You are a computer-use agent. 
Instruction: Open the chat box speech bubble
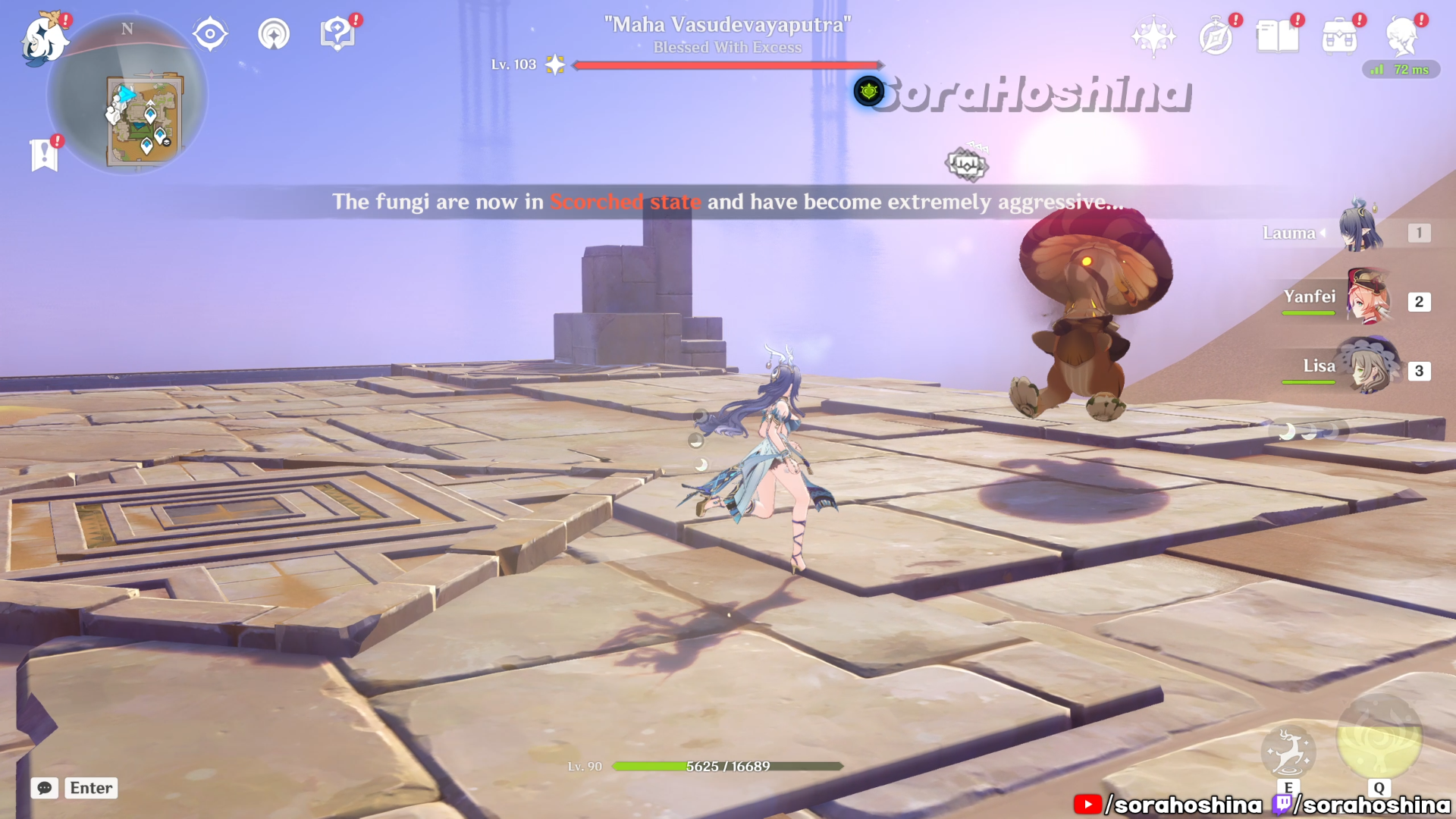tap(45, 788)
